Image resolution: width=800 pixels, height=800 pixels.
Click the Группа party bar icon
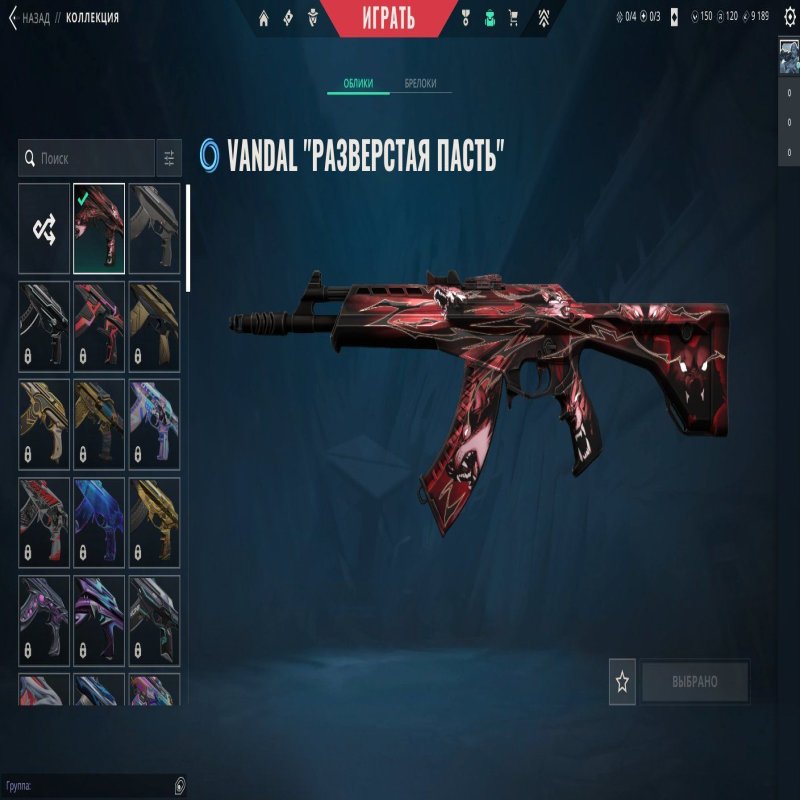[x=179, y=785]
